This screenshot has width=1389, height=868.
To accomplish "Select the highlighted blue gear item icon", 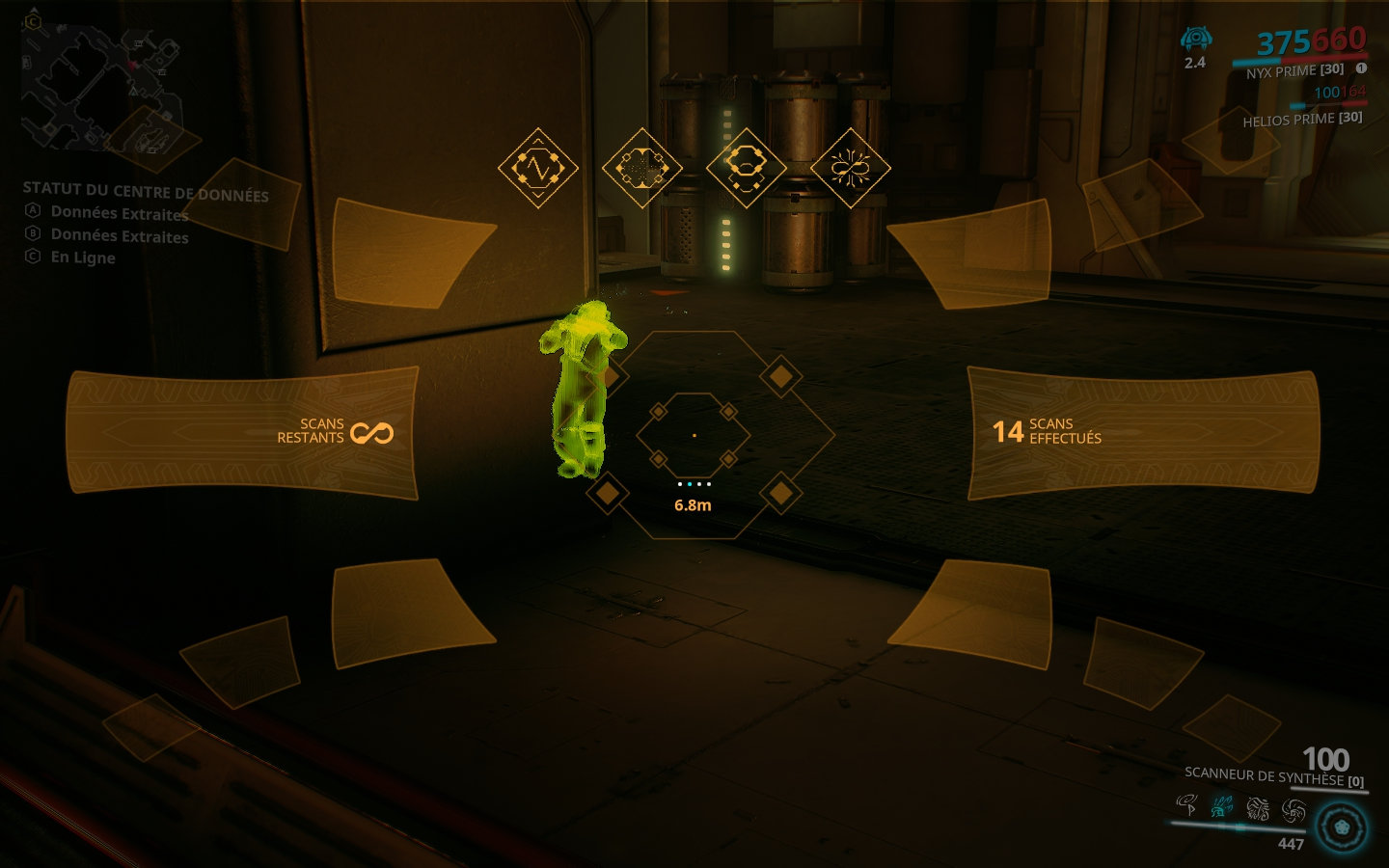I will tap(1221, 806).
